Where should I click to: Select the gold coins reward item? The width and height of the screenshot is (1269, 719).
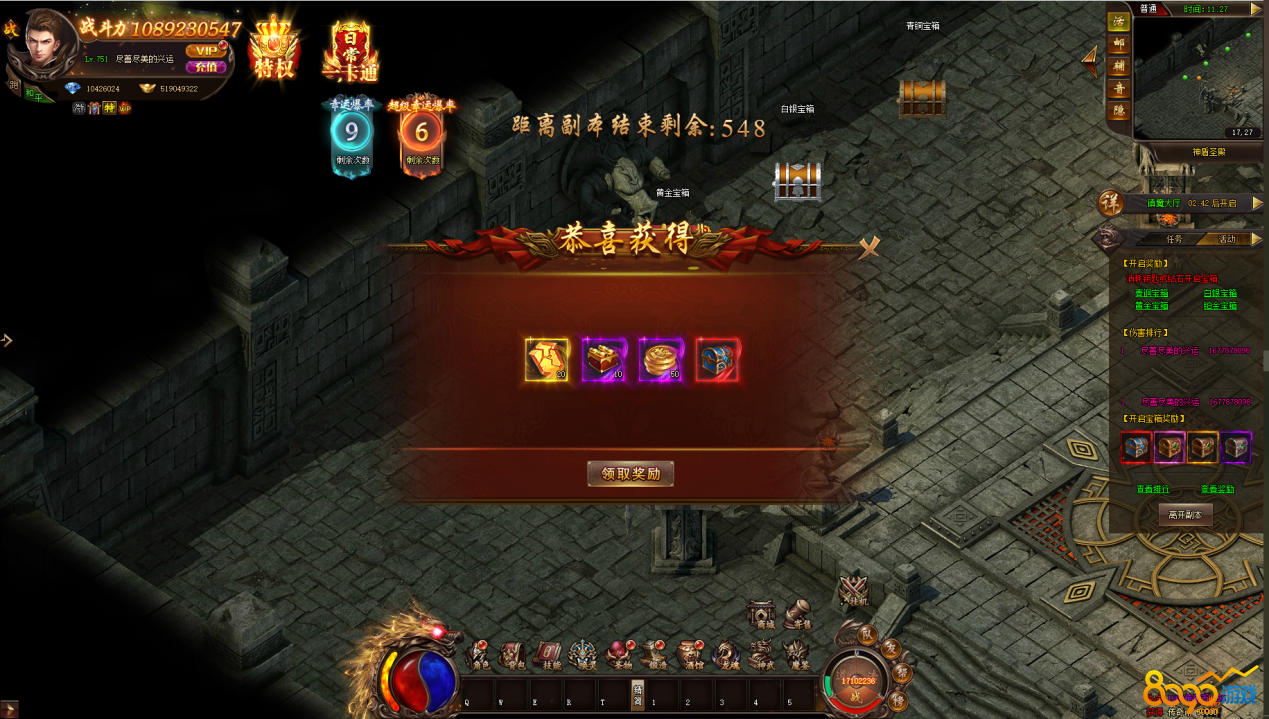click(660, 360)
